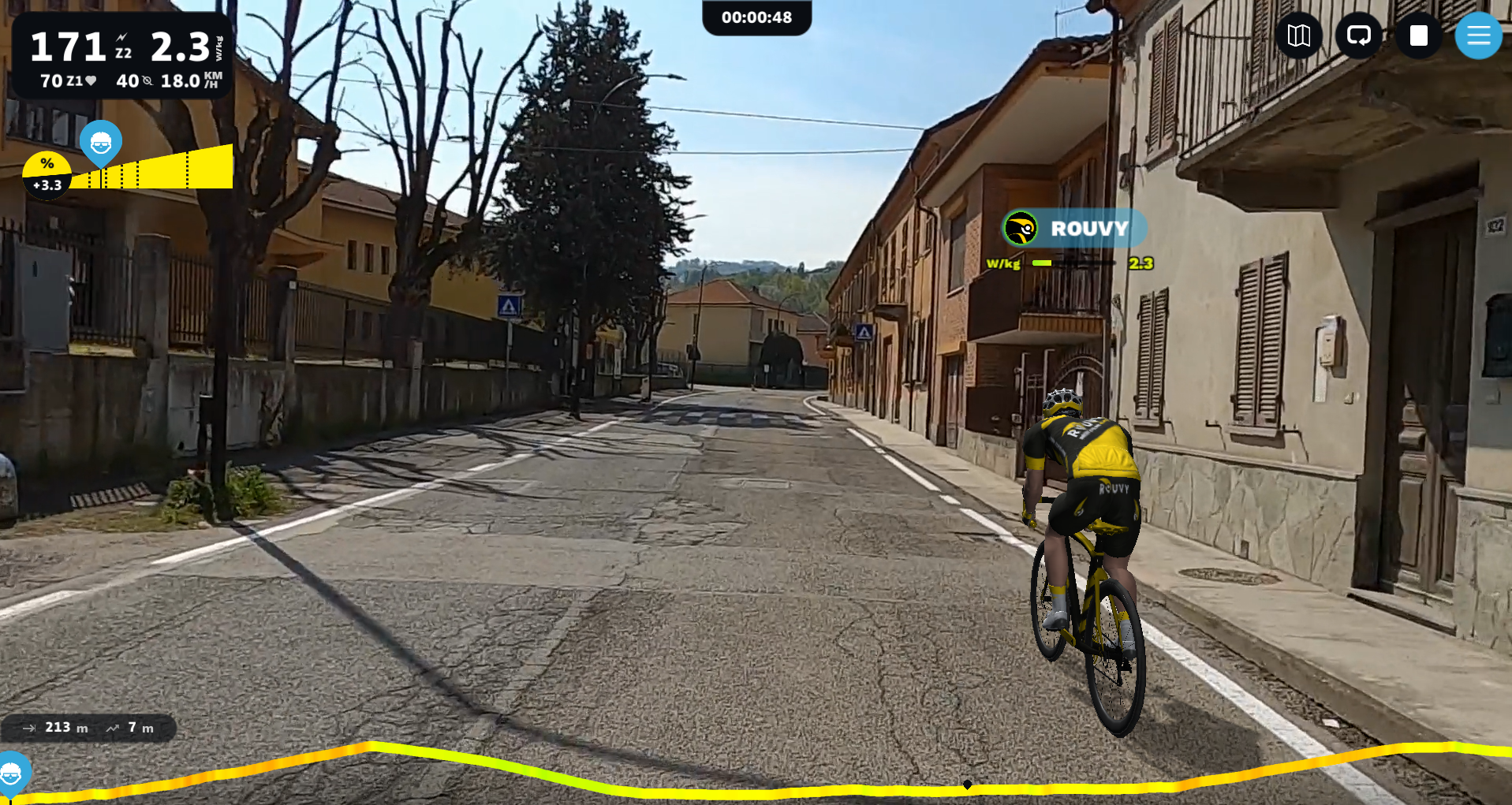Click the rider avatar on elevation profile
Image resolution: width=1512 pixels, height=805 pixels.
(x=13, y=773)
